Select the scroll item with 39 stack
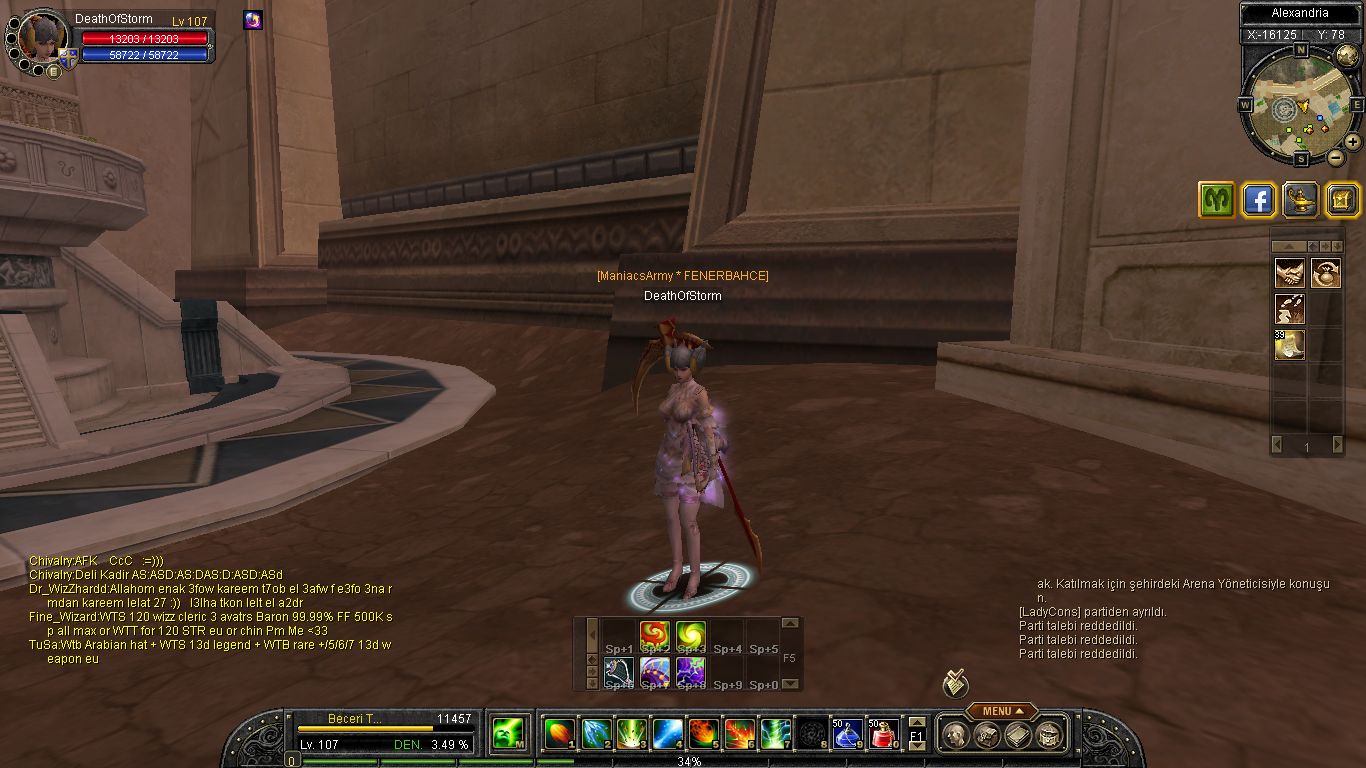 [x=1289, y=345]
